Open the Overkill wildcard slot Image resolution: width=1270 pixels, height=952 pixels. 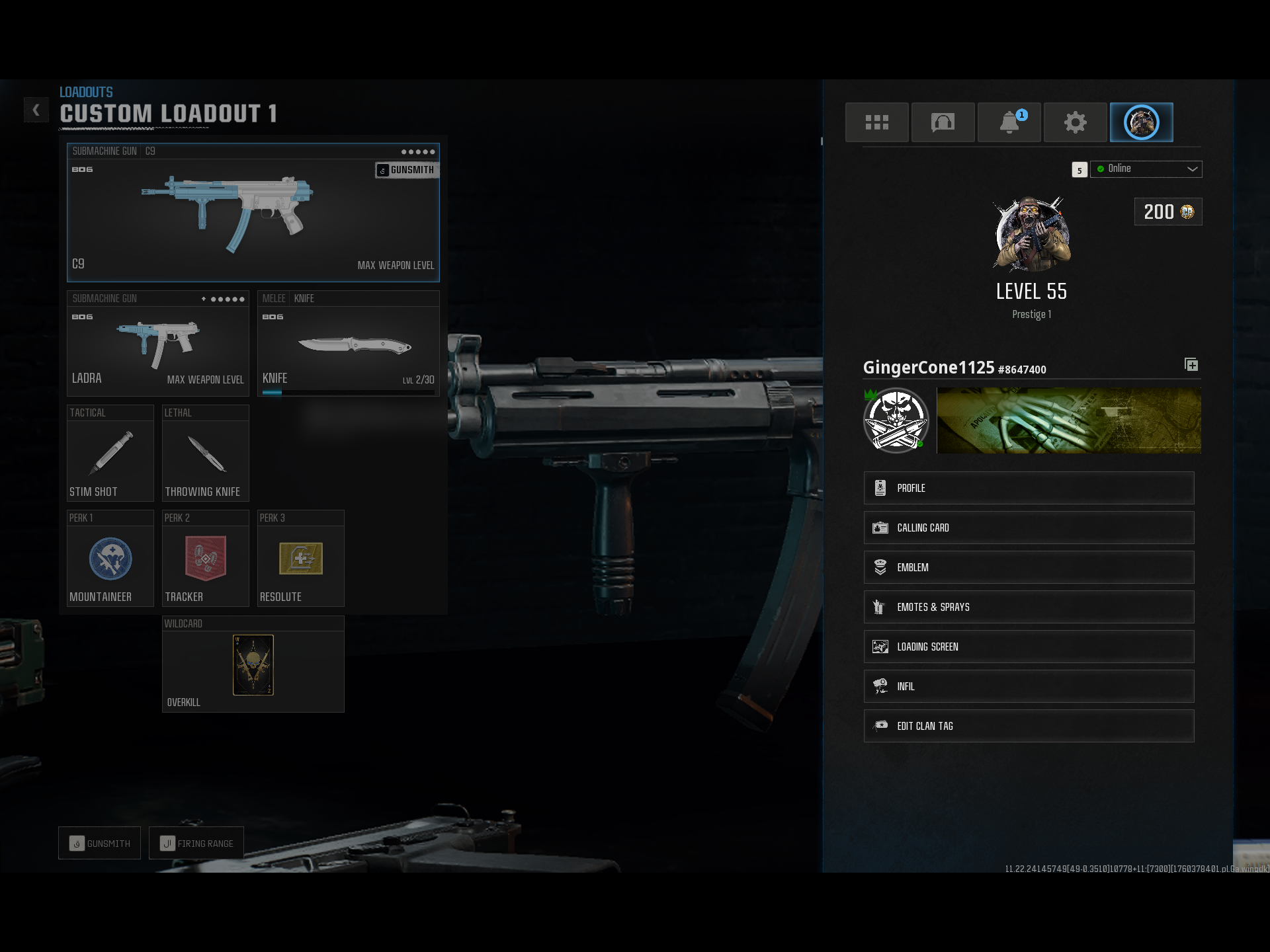(x=253, y=664)
